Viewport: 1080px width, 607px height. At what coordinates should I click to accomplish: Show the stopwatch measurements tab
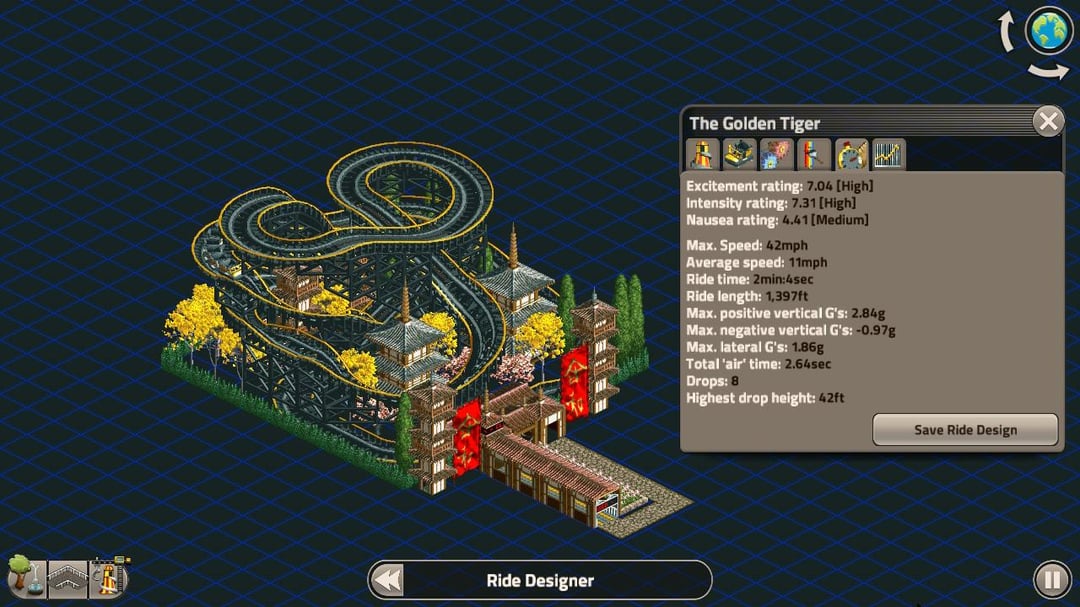click(851, 155)
